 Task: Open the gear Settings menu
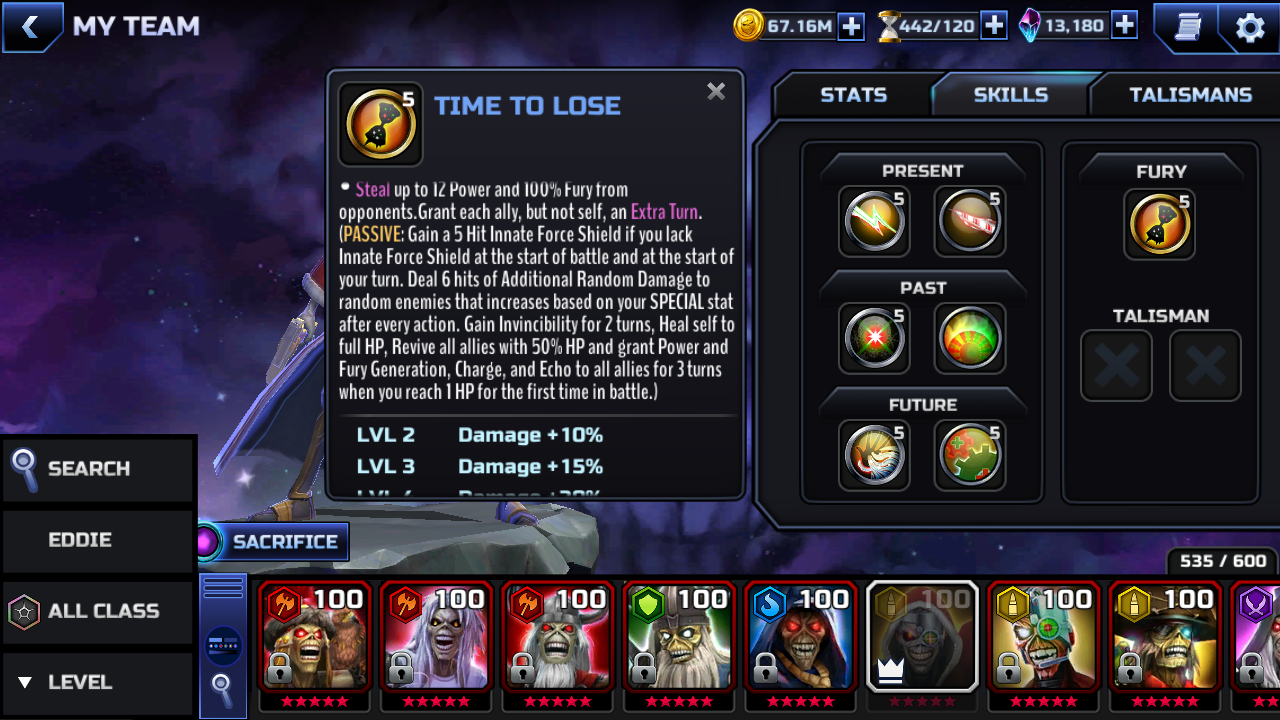tap(1250, 27)
